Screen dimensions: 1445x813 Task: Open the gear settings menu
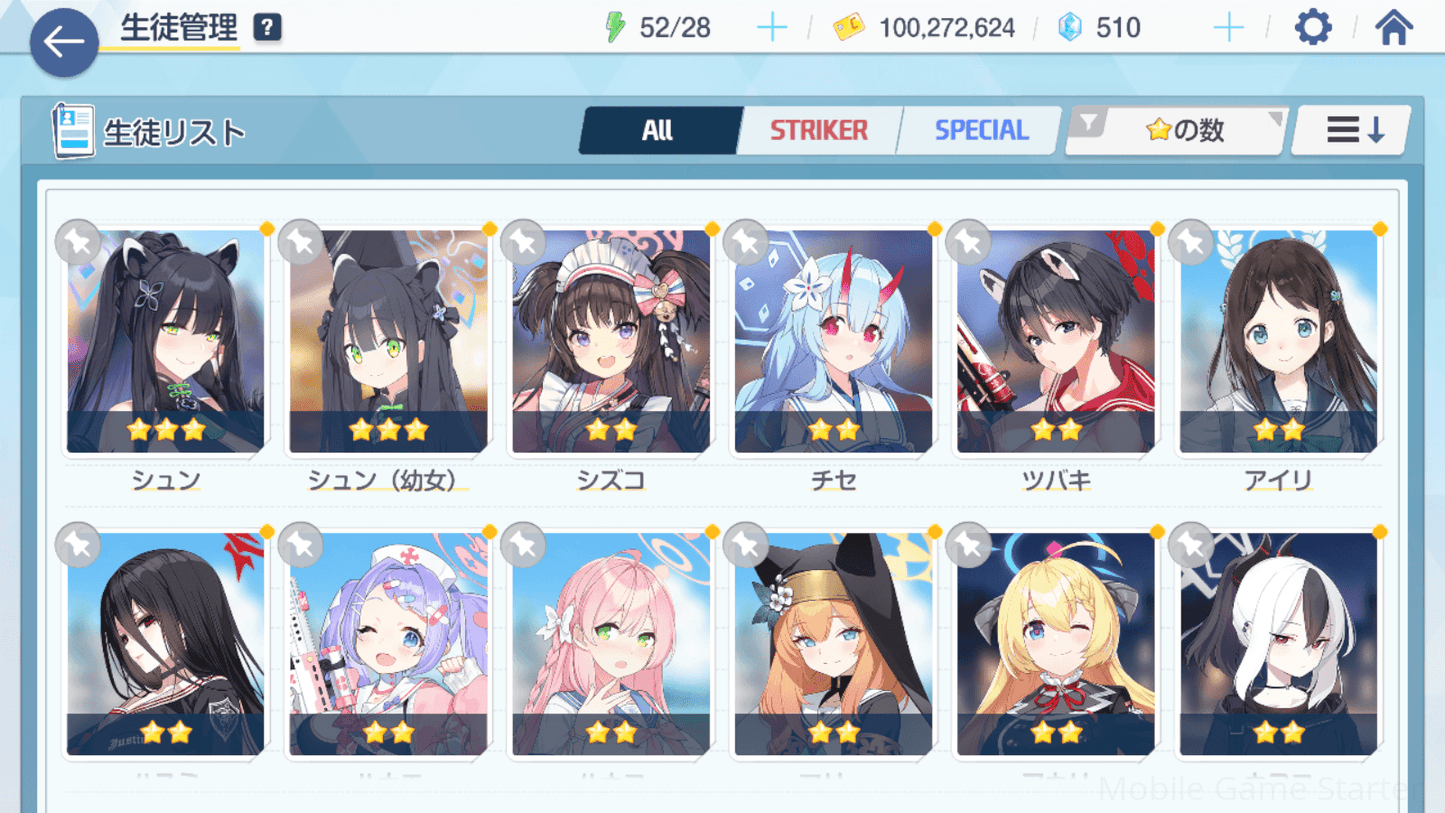tap(1313, 28)
